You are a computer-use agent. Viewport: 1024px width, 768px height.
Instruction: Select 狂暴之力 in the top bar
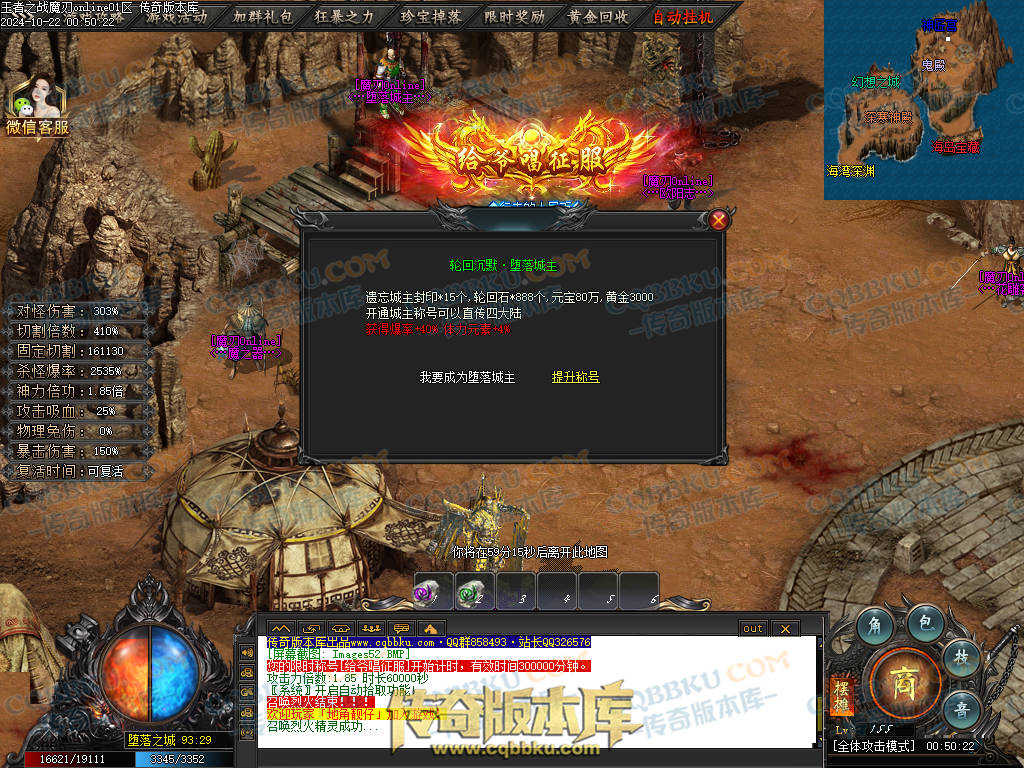coord(345,16)
